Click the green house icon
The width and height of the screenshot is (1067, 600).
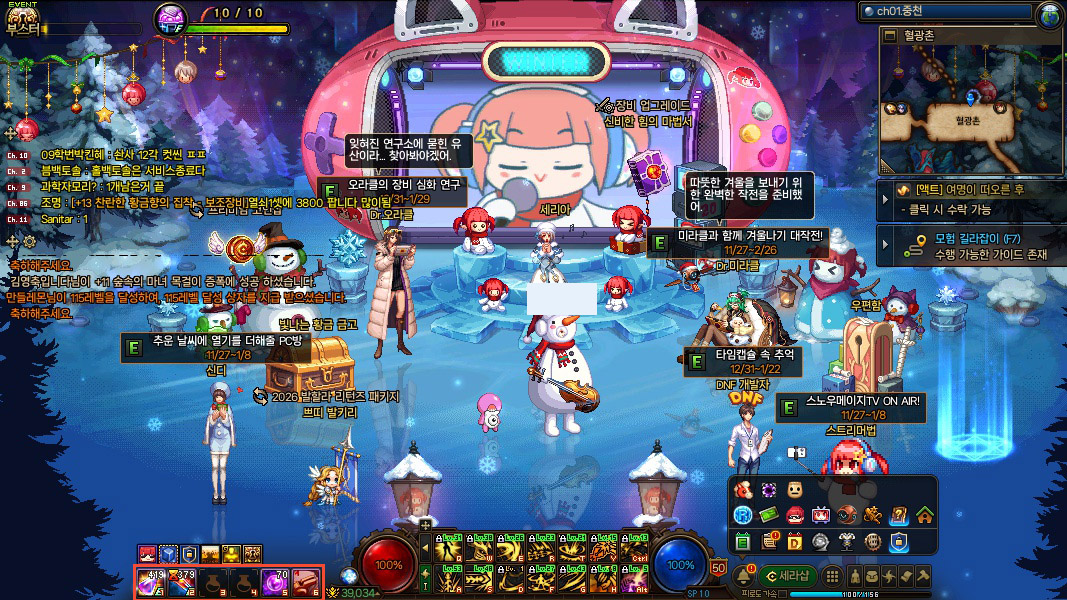(924, 516)
